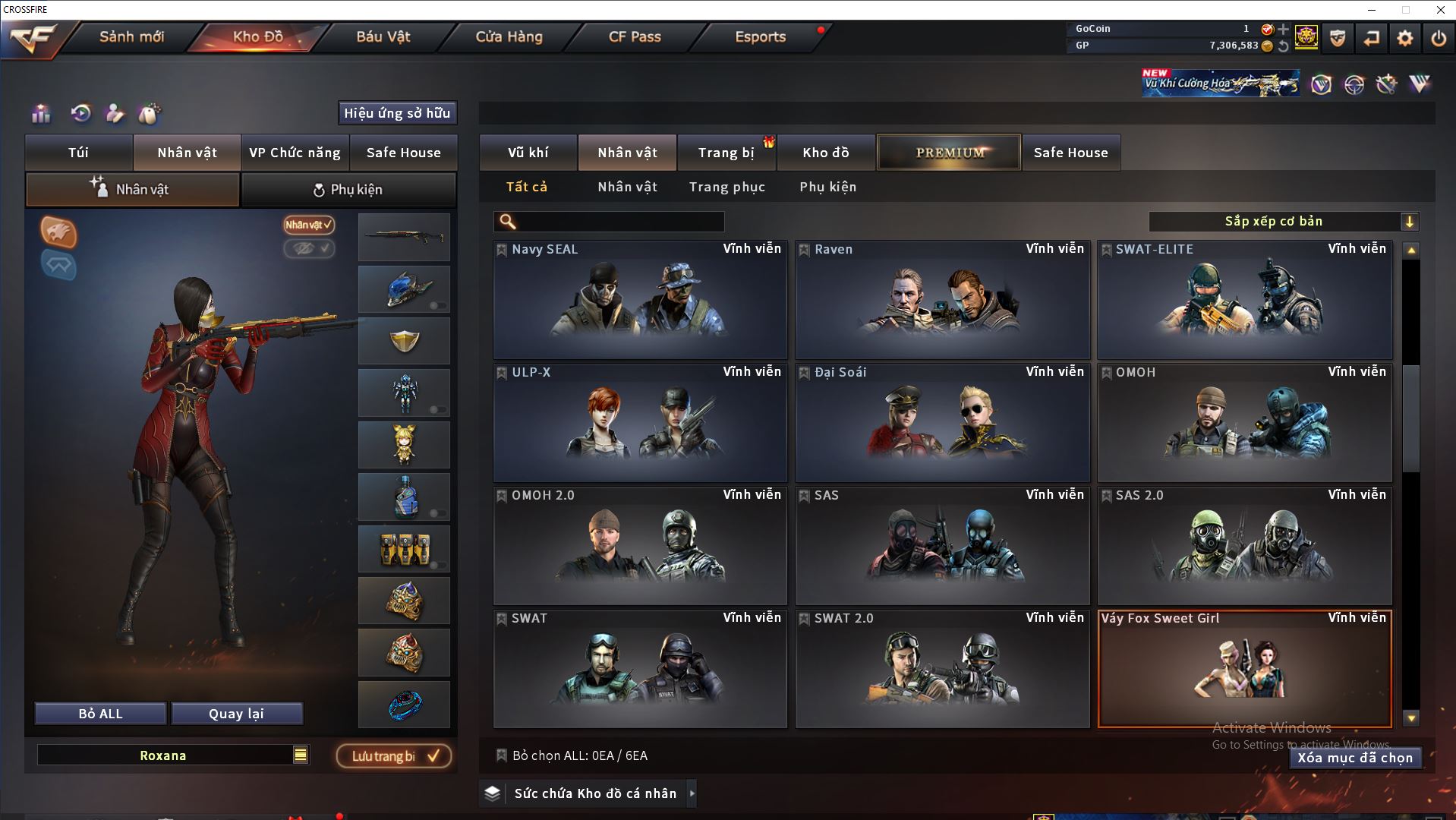Click the Bỏ ALL button
The width and height of the screenshot is (1456, 820).
tap(100, 714)
